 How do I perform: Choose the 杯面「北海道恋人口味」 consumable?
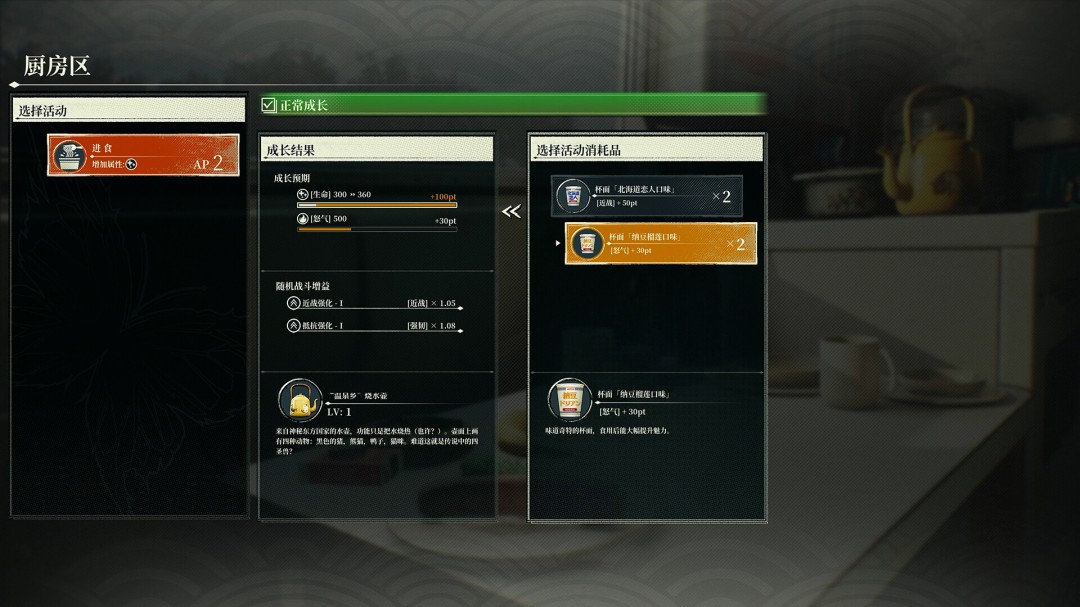(x=646, y=196)
